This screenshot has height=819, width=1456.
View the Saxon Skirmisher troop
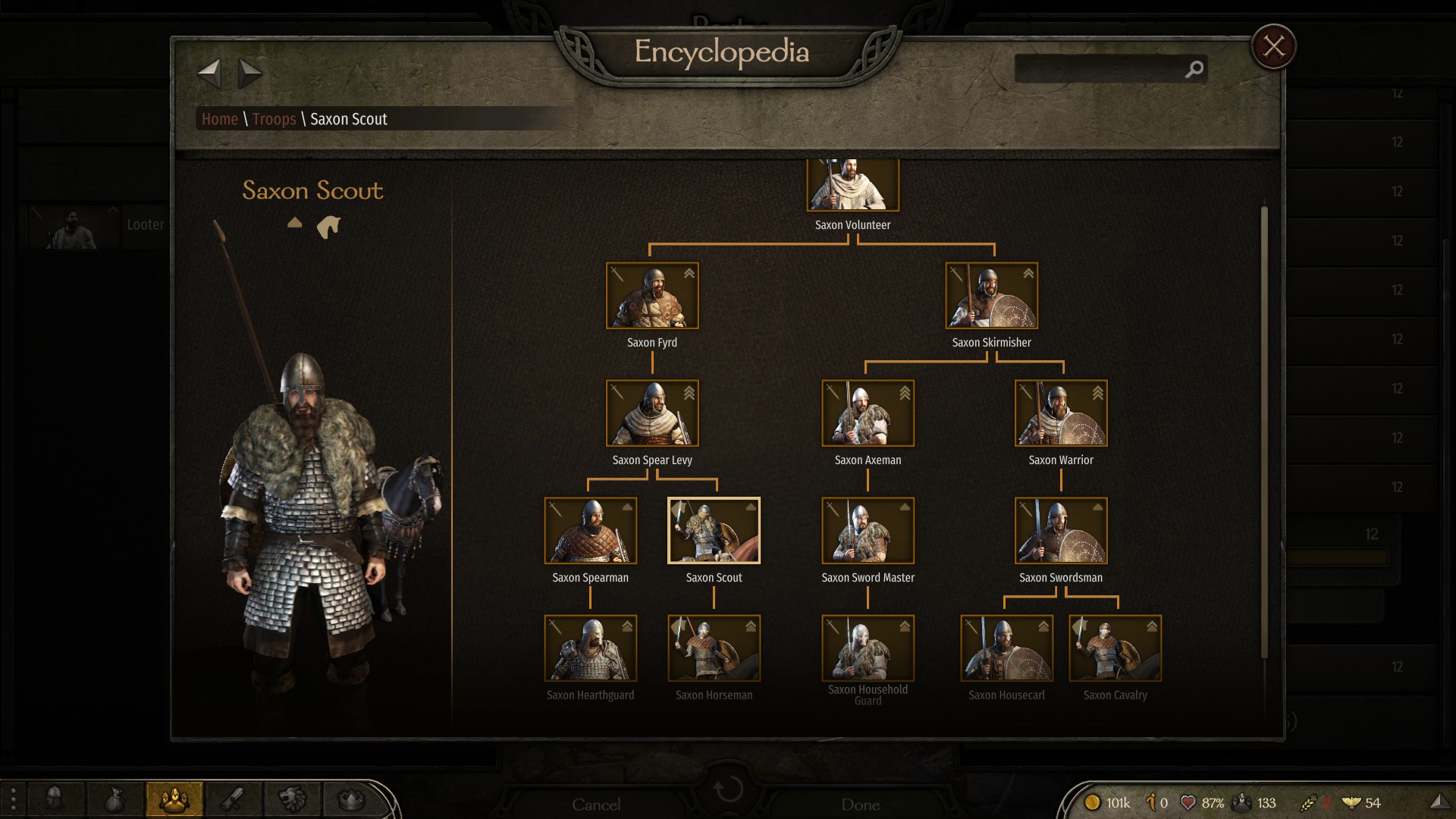(991, 296)
